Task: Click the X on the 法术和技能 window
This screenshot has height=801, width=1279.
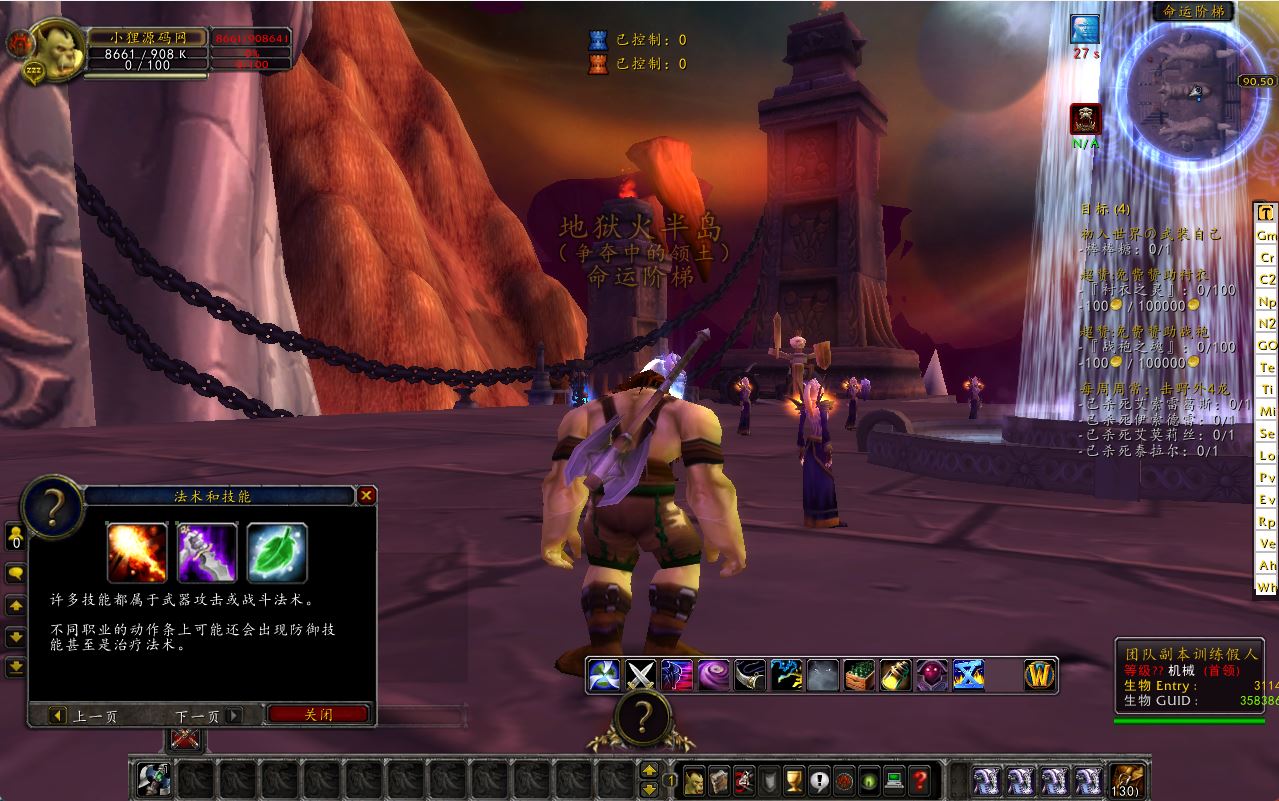Action: pos(367,495)
